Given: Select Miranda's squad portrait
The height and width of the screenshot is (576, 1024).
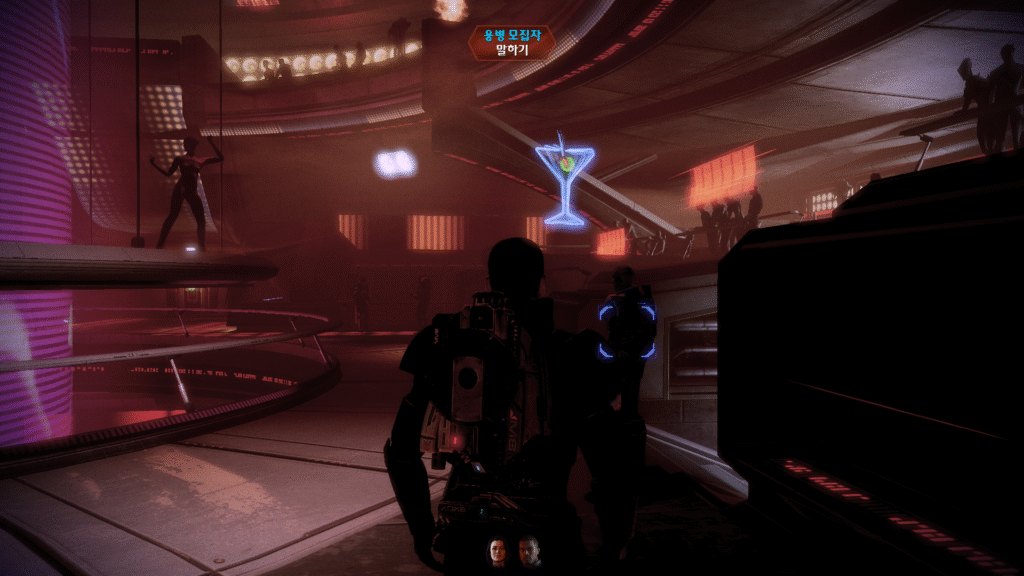Looking at the screenshot, I should pos(497,551).
